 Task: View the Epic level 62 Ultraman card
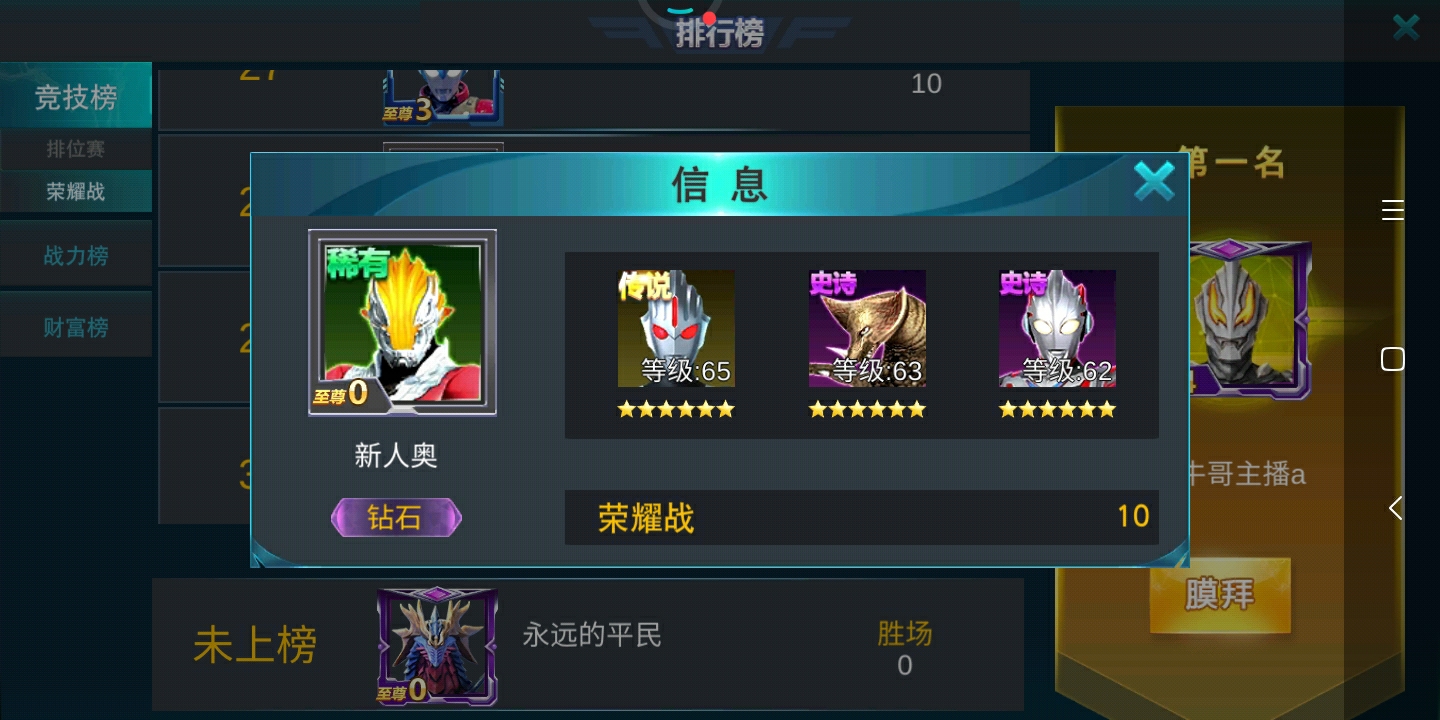point(1057,328)
